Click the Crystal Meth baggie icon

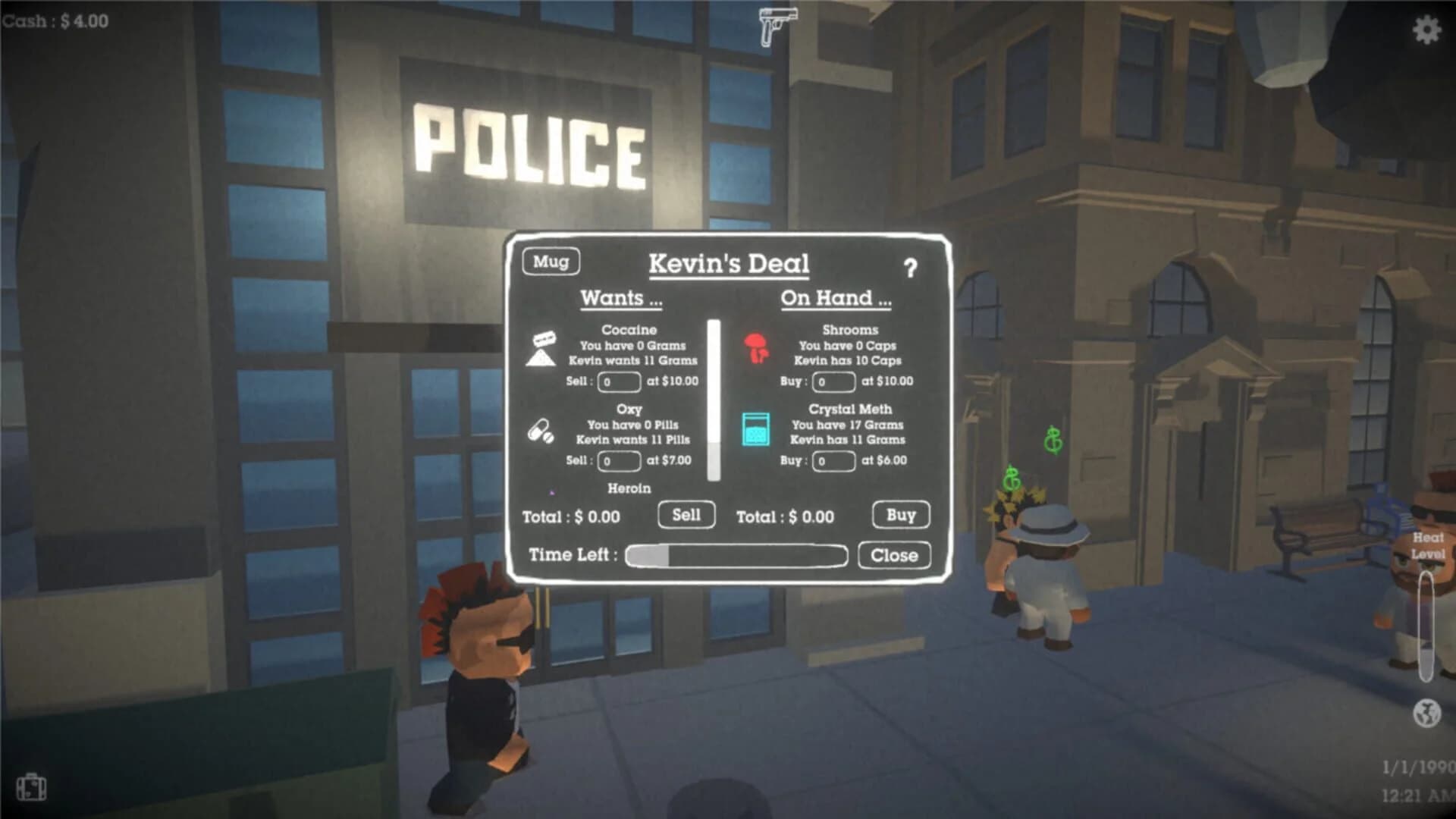(x=756, y=431)
